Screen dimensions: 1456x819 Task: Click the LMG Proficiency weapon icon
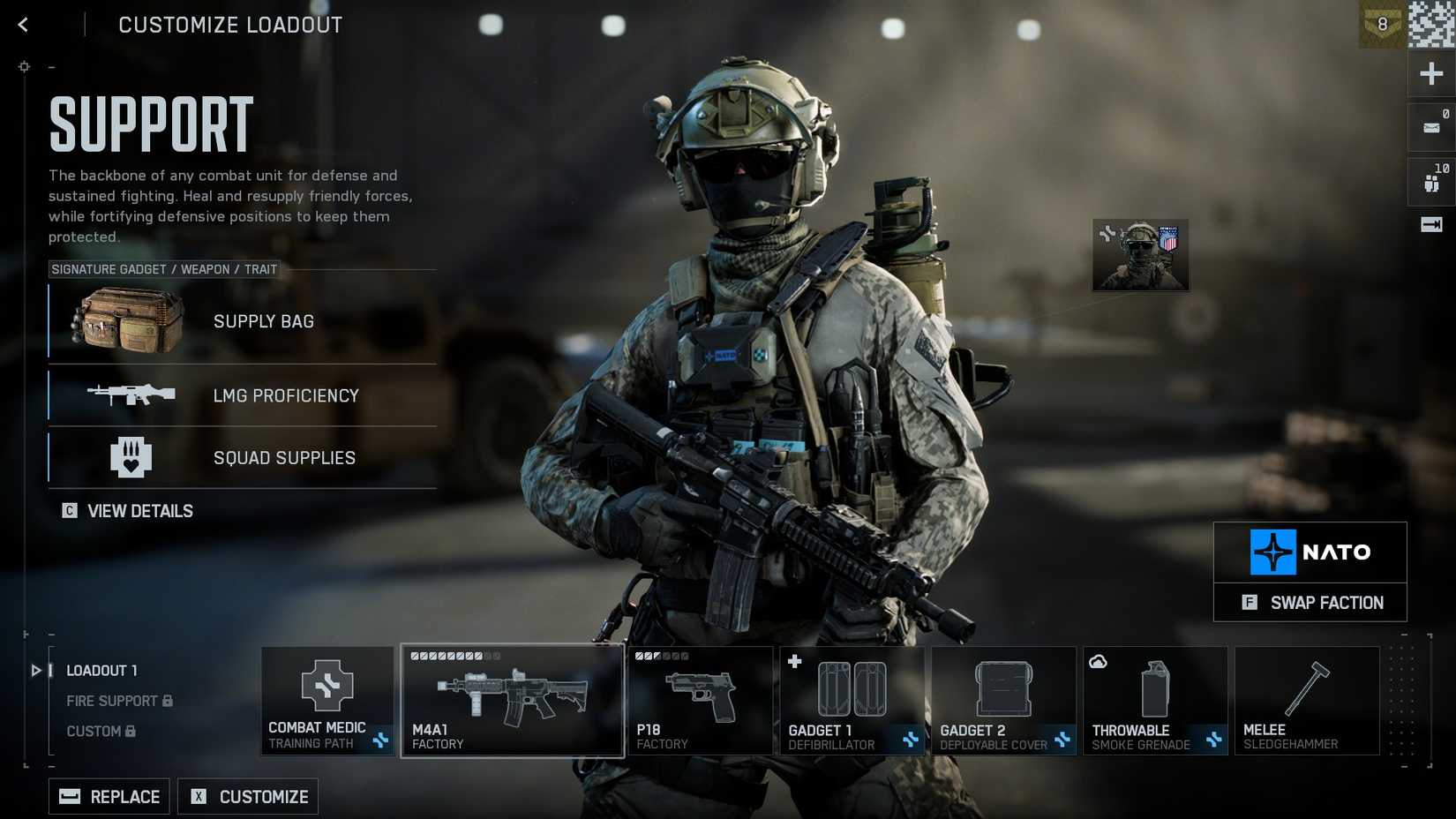132,395
